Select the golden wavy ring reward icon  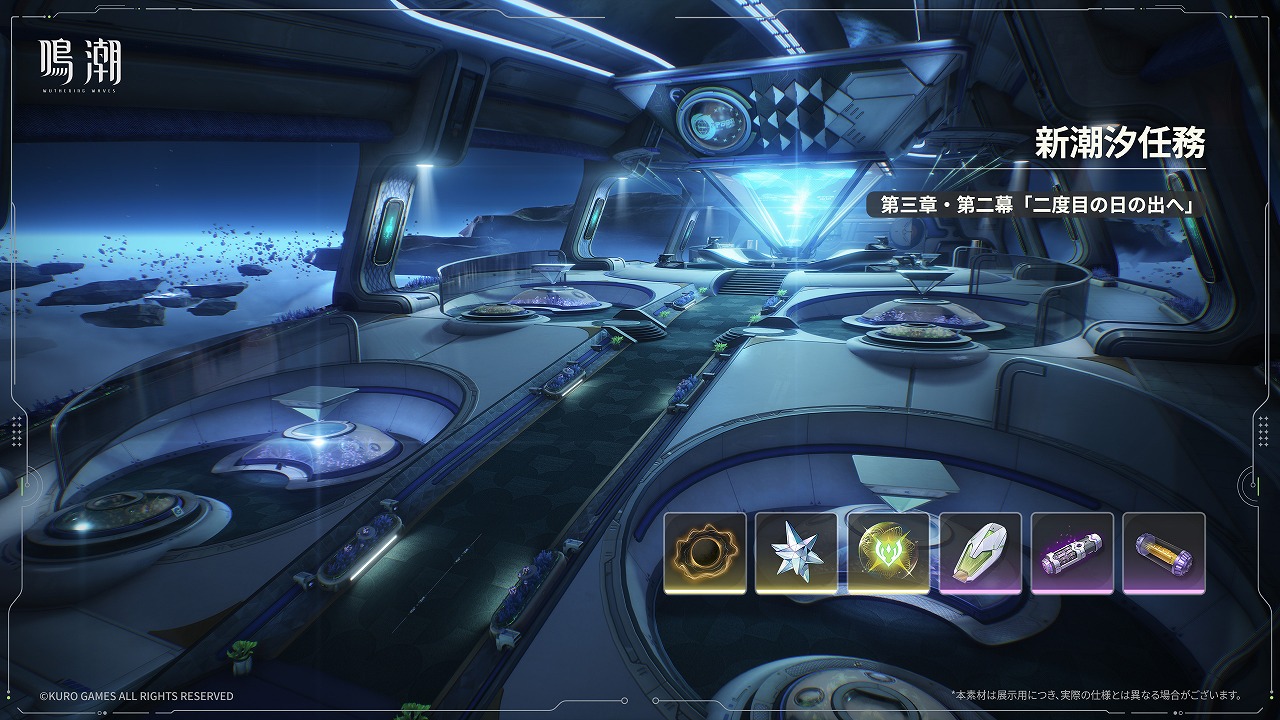[705, 553]
